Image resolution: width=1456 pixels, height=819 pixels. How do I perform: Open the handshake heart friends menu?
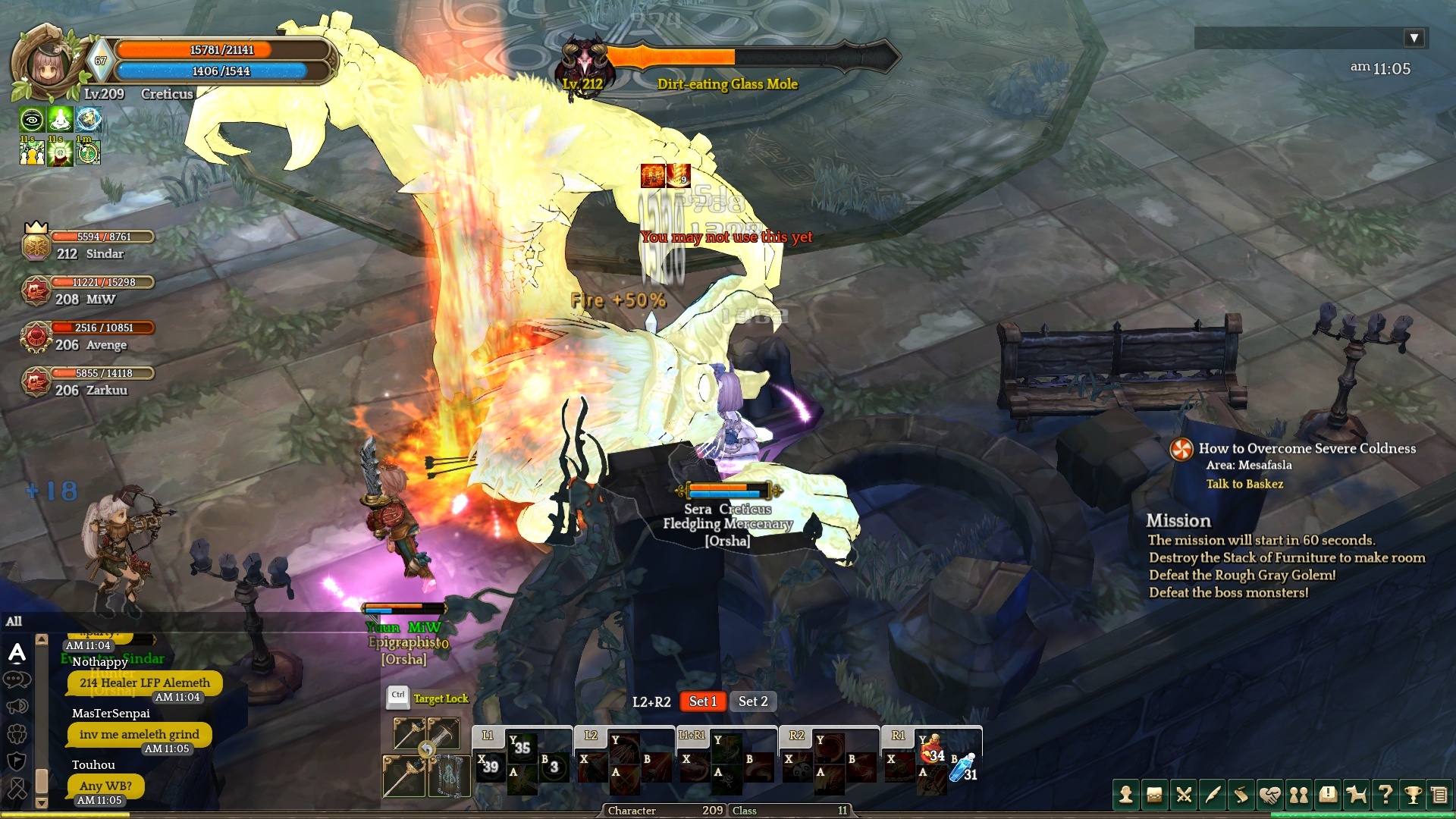point(1270,795)
